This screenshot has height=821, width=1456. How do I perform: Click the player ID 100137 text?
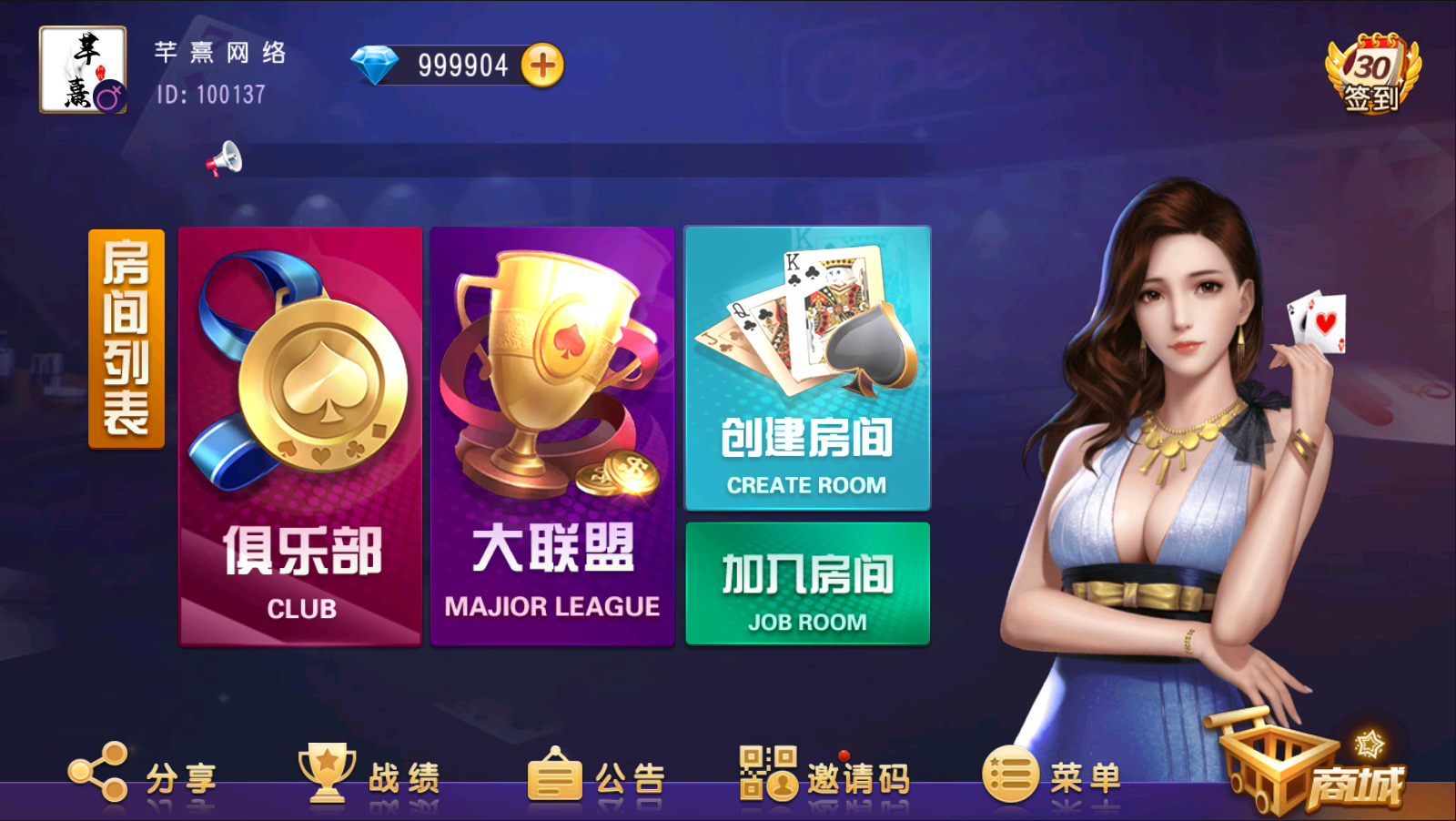pyautogui.click(x=207, y=94)
